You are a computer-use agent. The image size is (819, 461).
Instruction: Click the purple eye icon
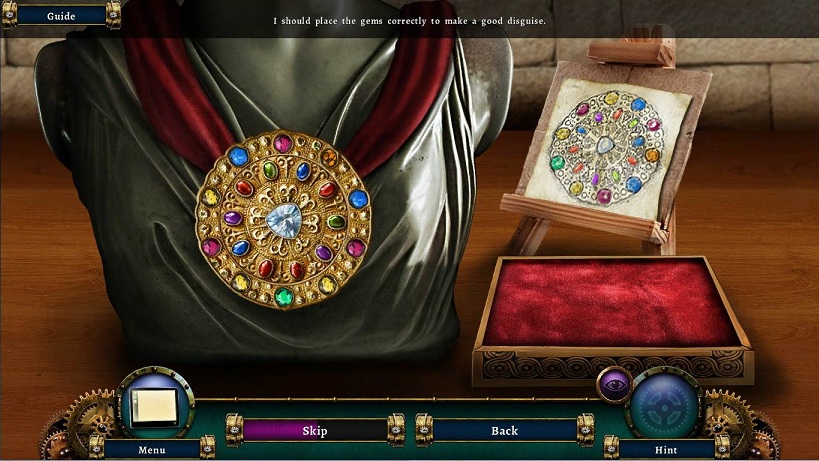pyautogui.click(x=613, y=383)
